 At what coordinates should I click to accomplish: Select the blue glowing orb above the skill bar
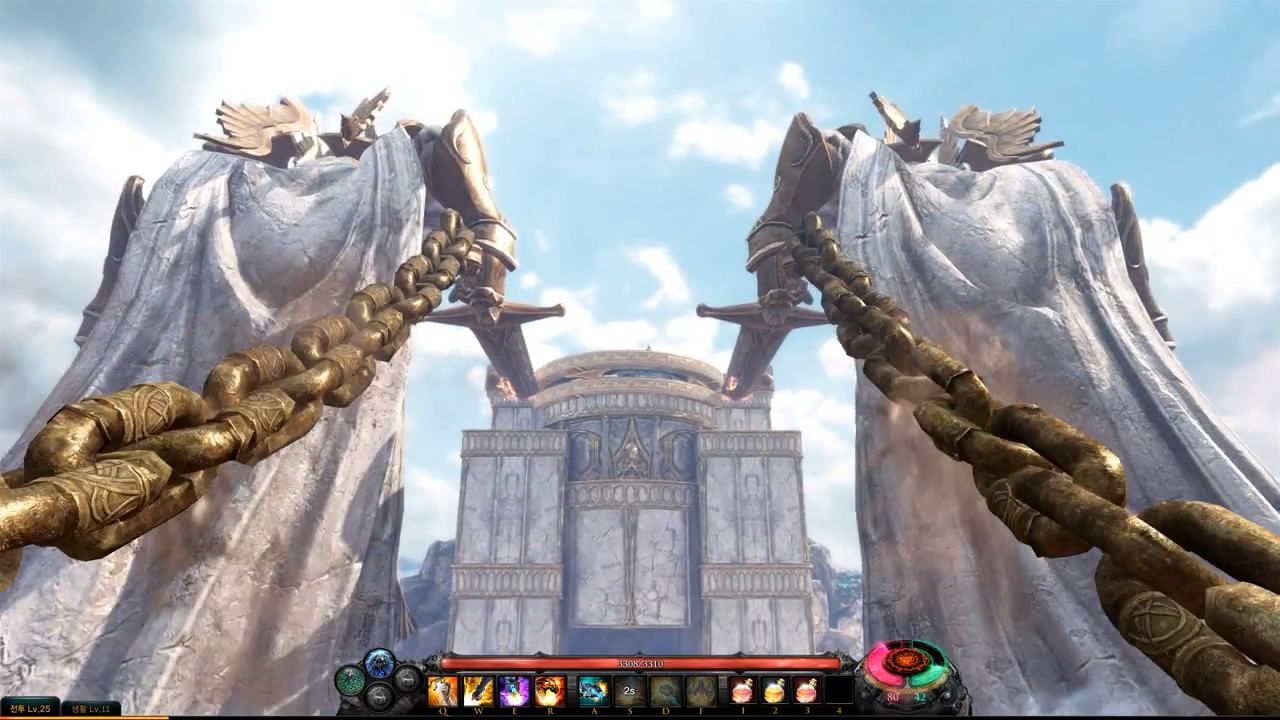tap(380, 662)
